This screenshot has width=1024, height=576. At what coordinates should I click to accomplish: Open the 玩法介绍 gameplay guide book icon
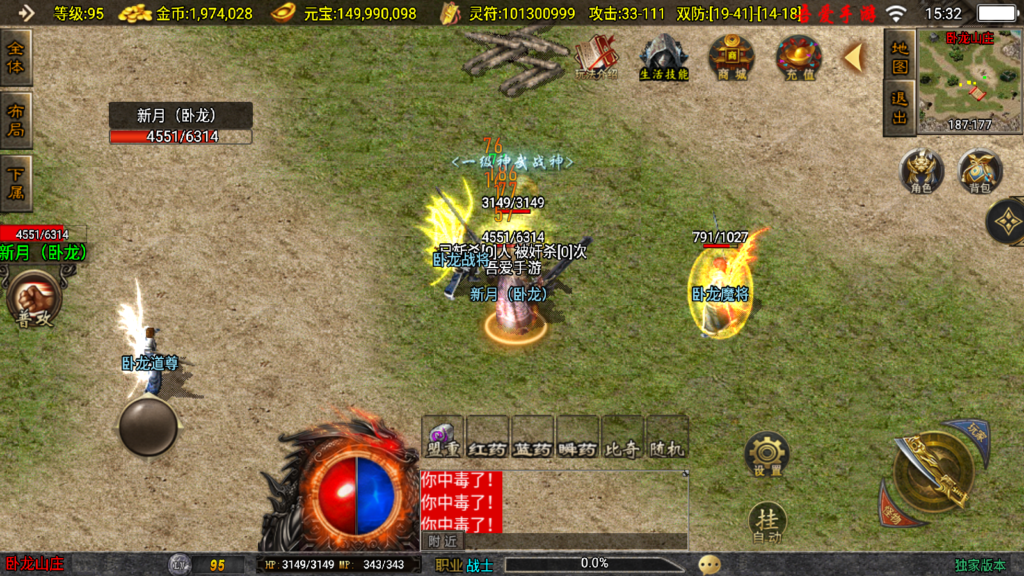[597, 57]
